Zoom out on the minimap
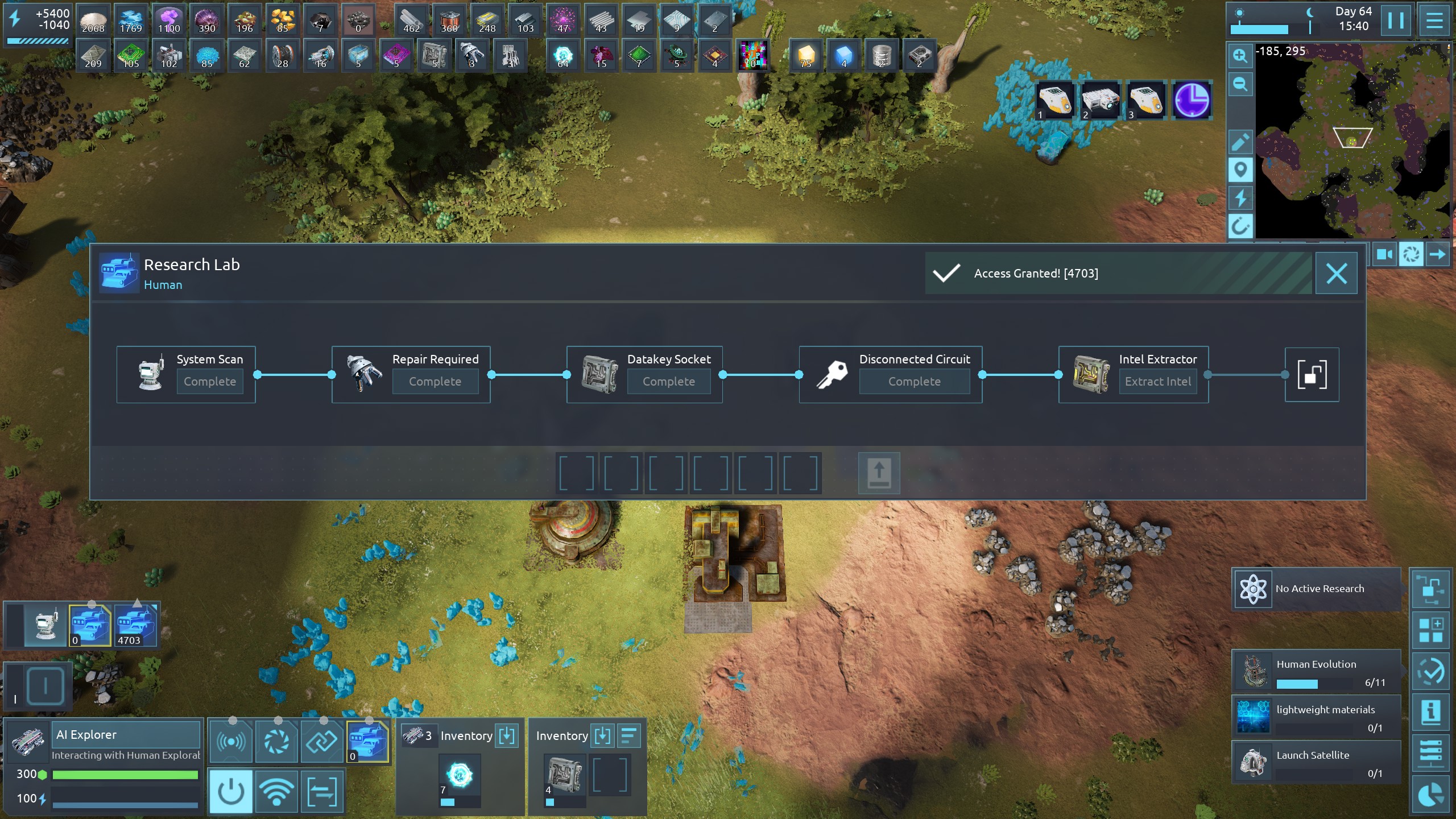Image resolution: width=1456 pixels, height=819 pixels. pos(1240,85)
